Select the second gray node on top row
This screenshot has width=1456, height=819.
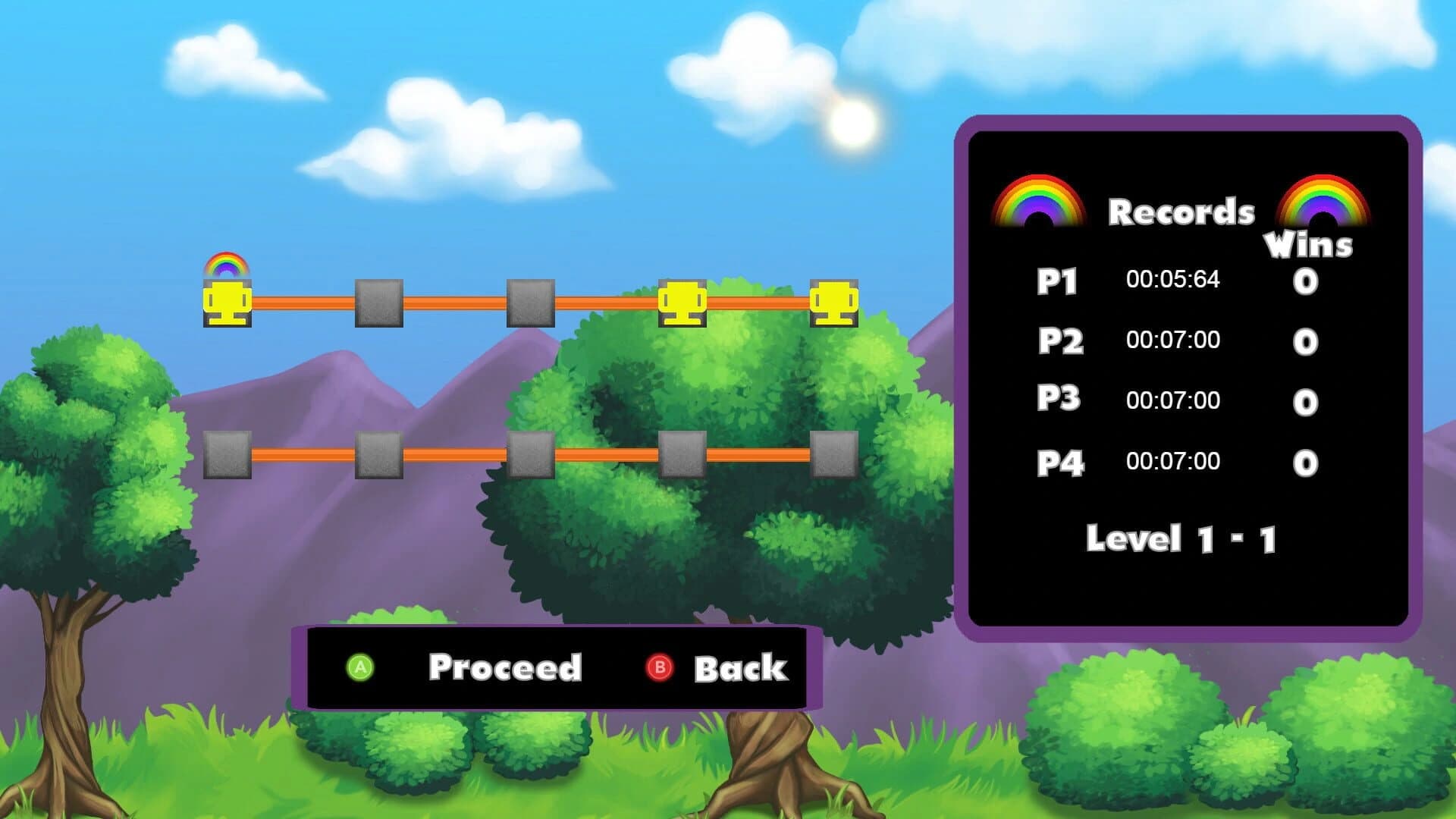click(x=378, y=303)
